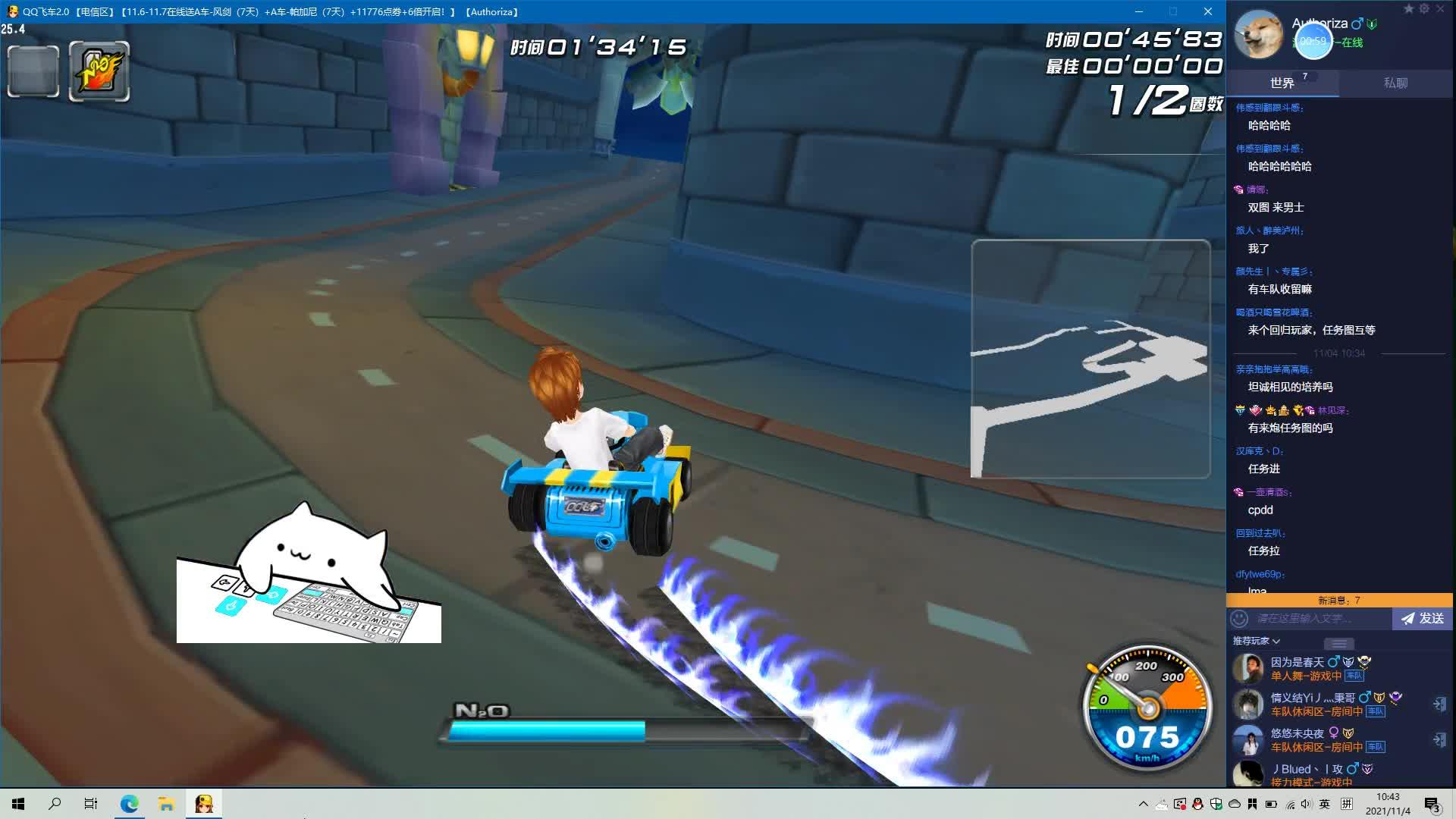This screenshot has width=1456, height=819.
Task: Grab the recommended players panel handle
Action: pos(1338,644)
